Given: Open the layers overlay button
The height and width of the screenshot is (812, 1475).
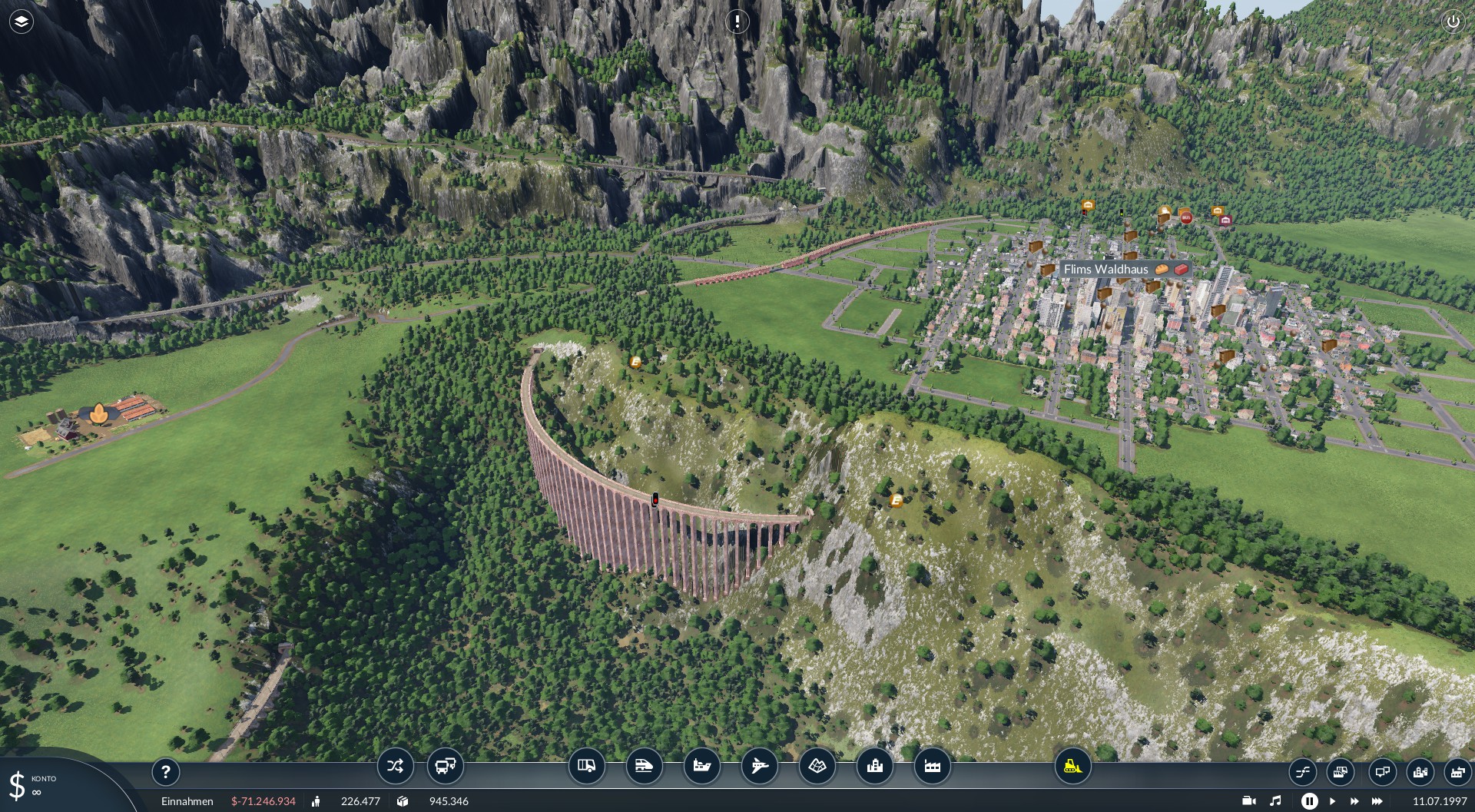Looking at the screenshot, I should (x=22, y=22).
